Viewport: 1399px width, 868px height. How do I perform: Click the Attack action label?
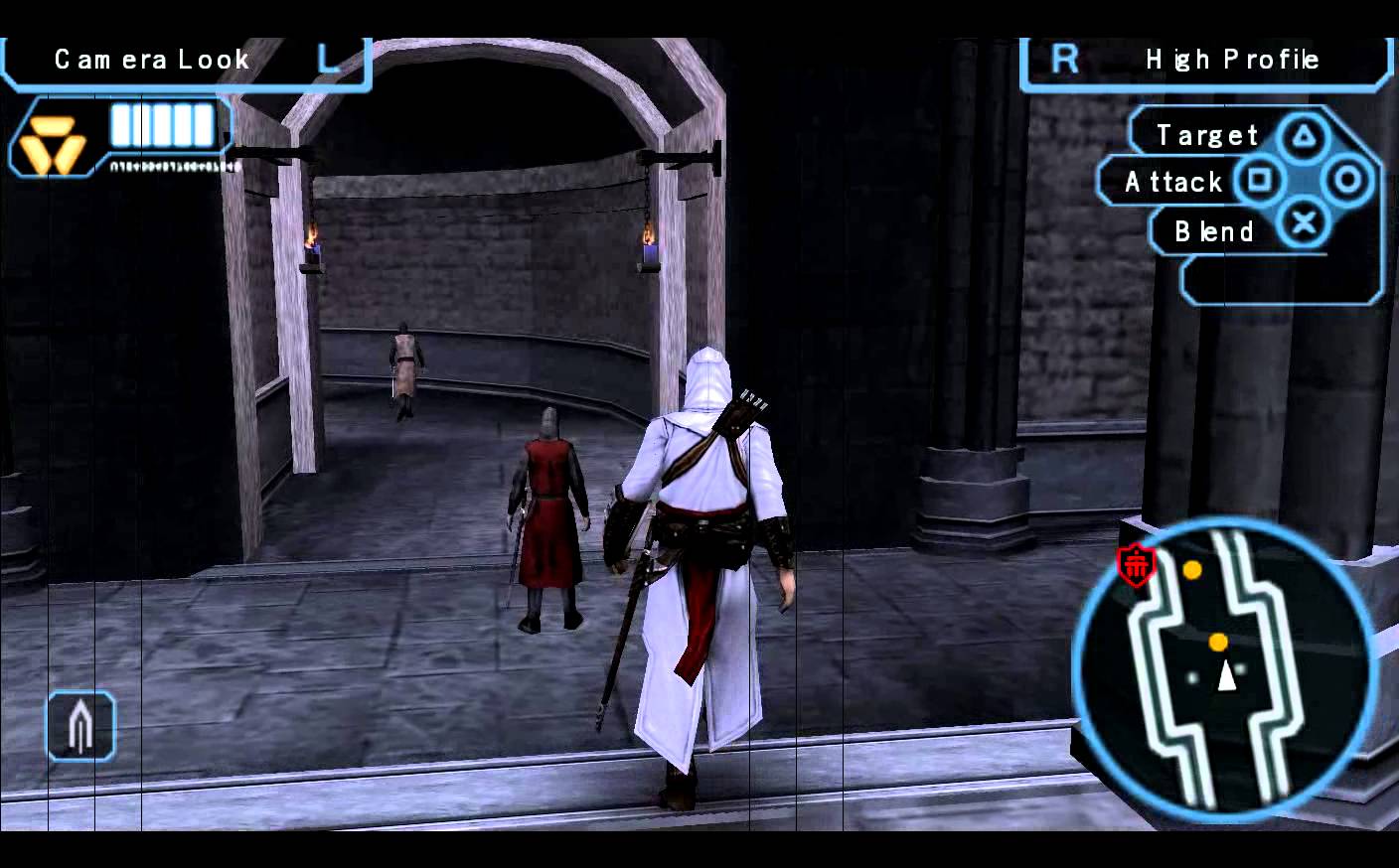click(1173, 182)
